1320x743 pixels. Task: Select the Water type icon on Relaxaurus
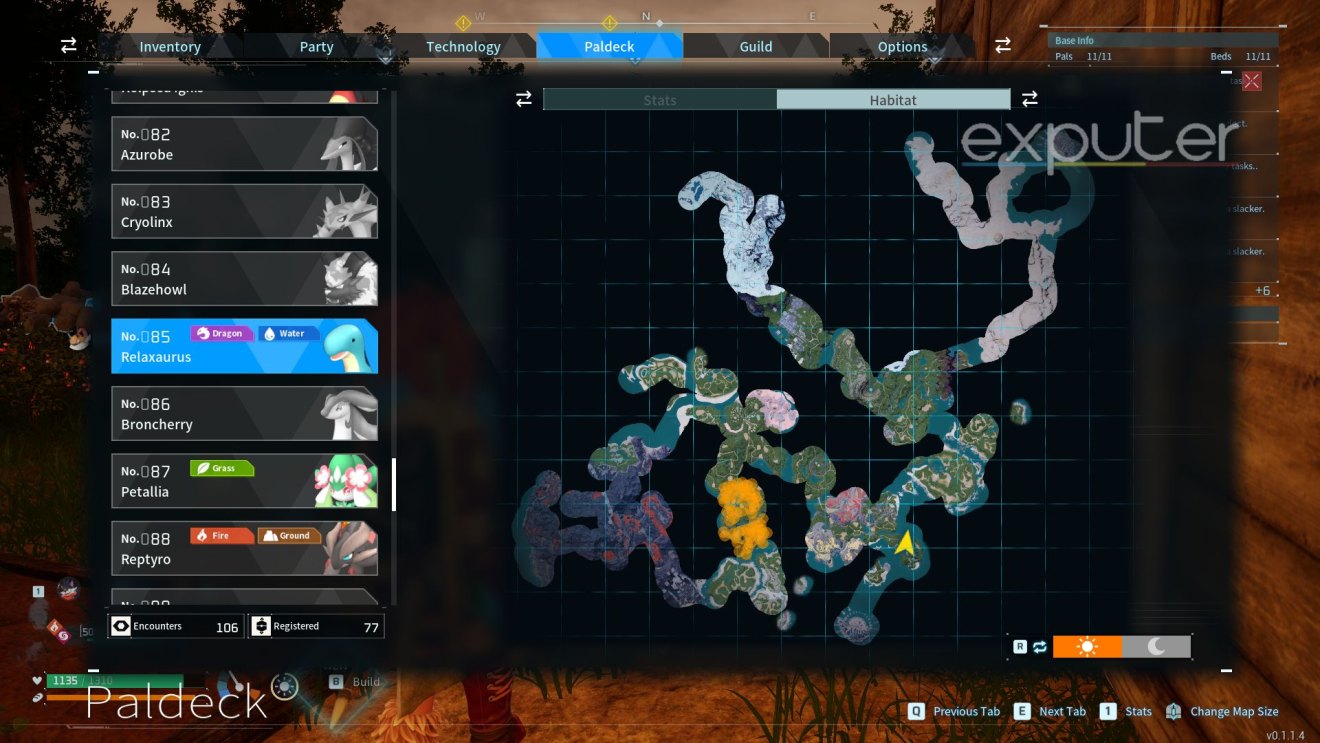click(287, 333)
